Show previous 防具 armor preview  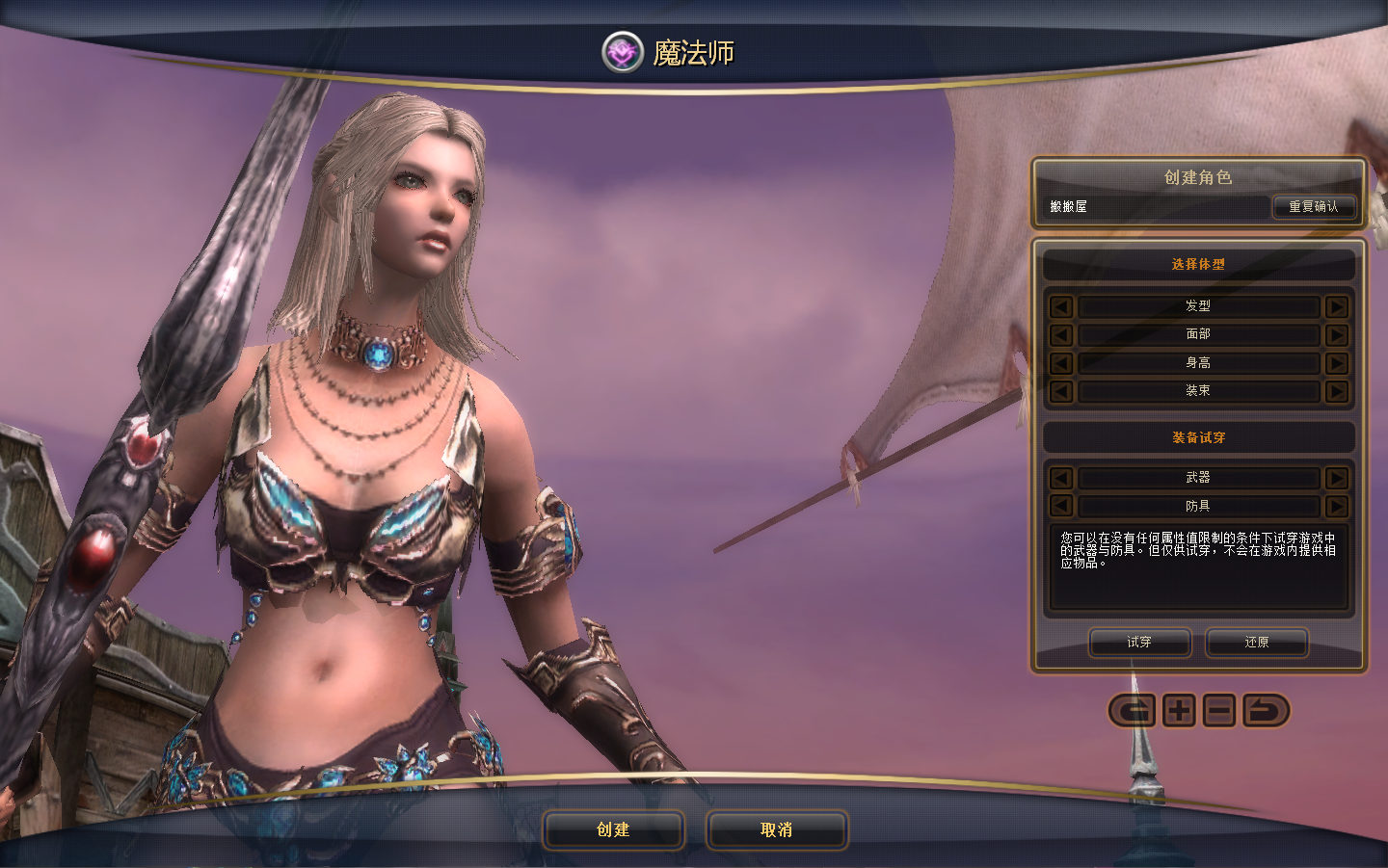(1061, 506)
